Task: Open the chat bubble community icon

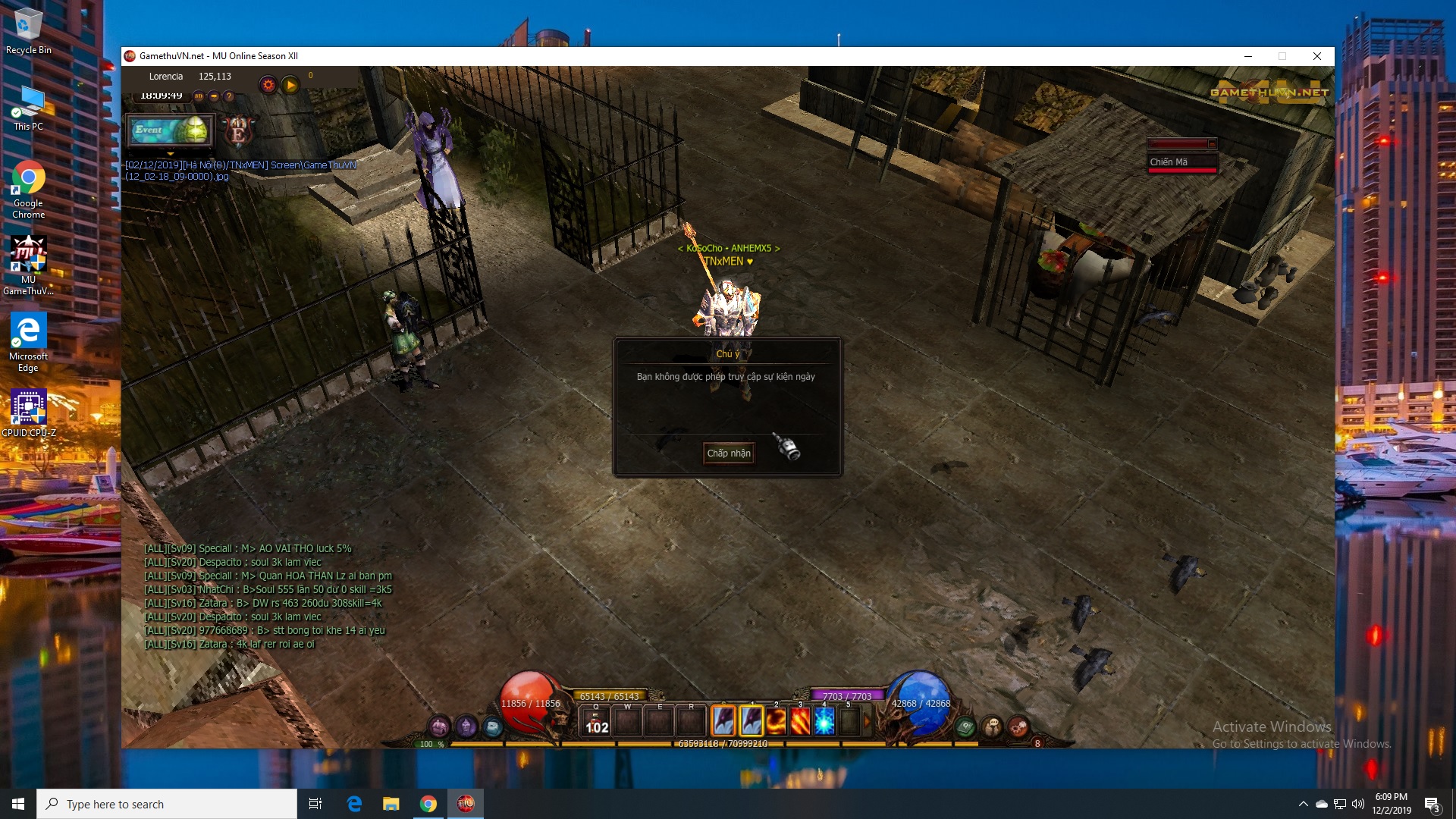Action: point(992,727)
